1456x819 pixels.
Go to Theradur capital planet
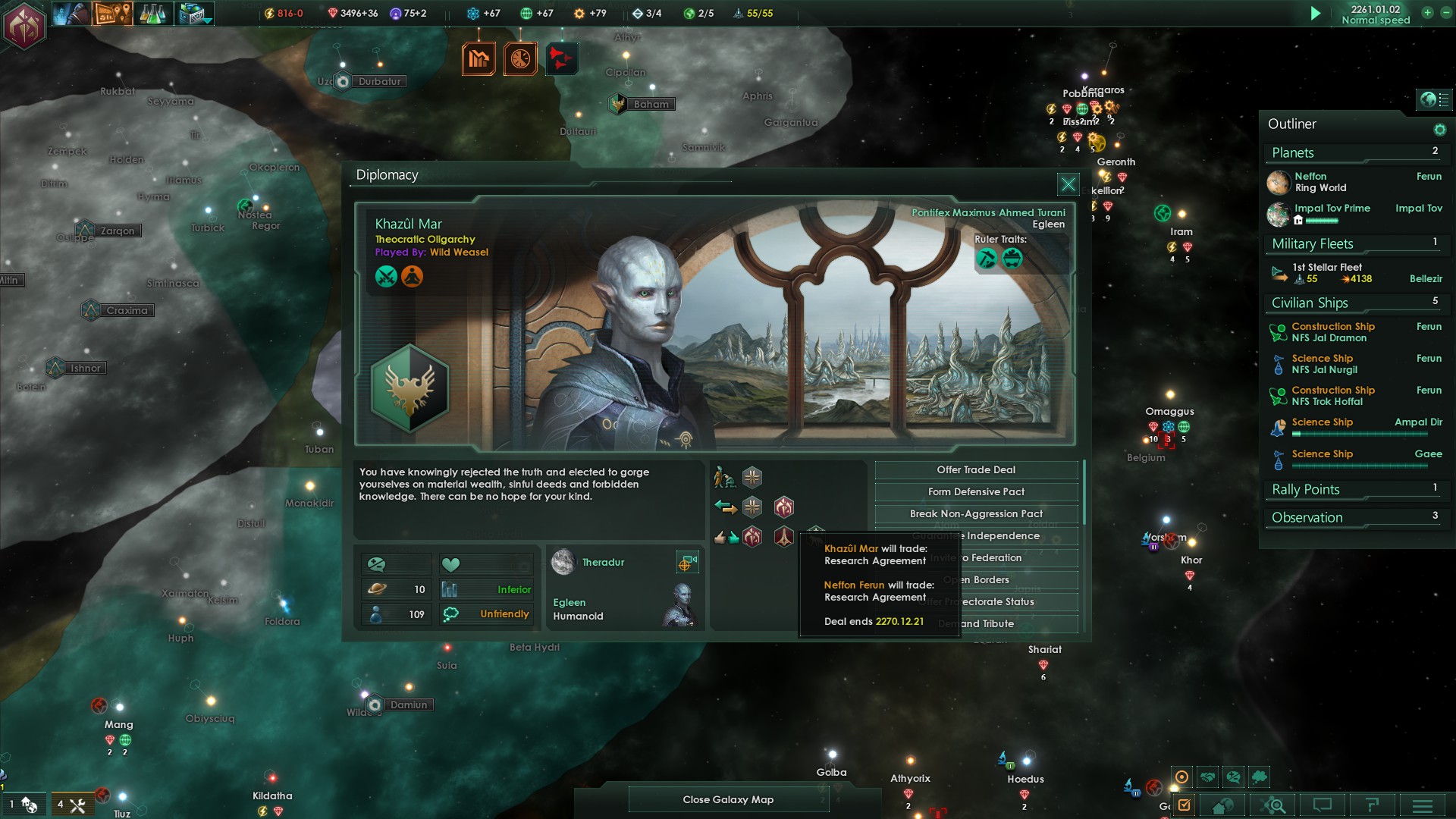(686, 563)
